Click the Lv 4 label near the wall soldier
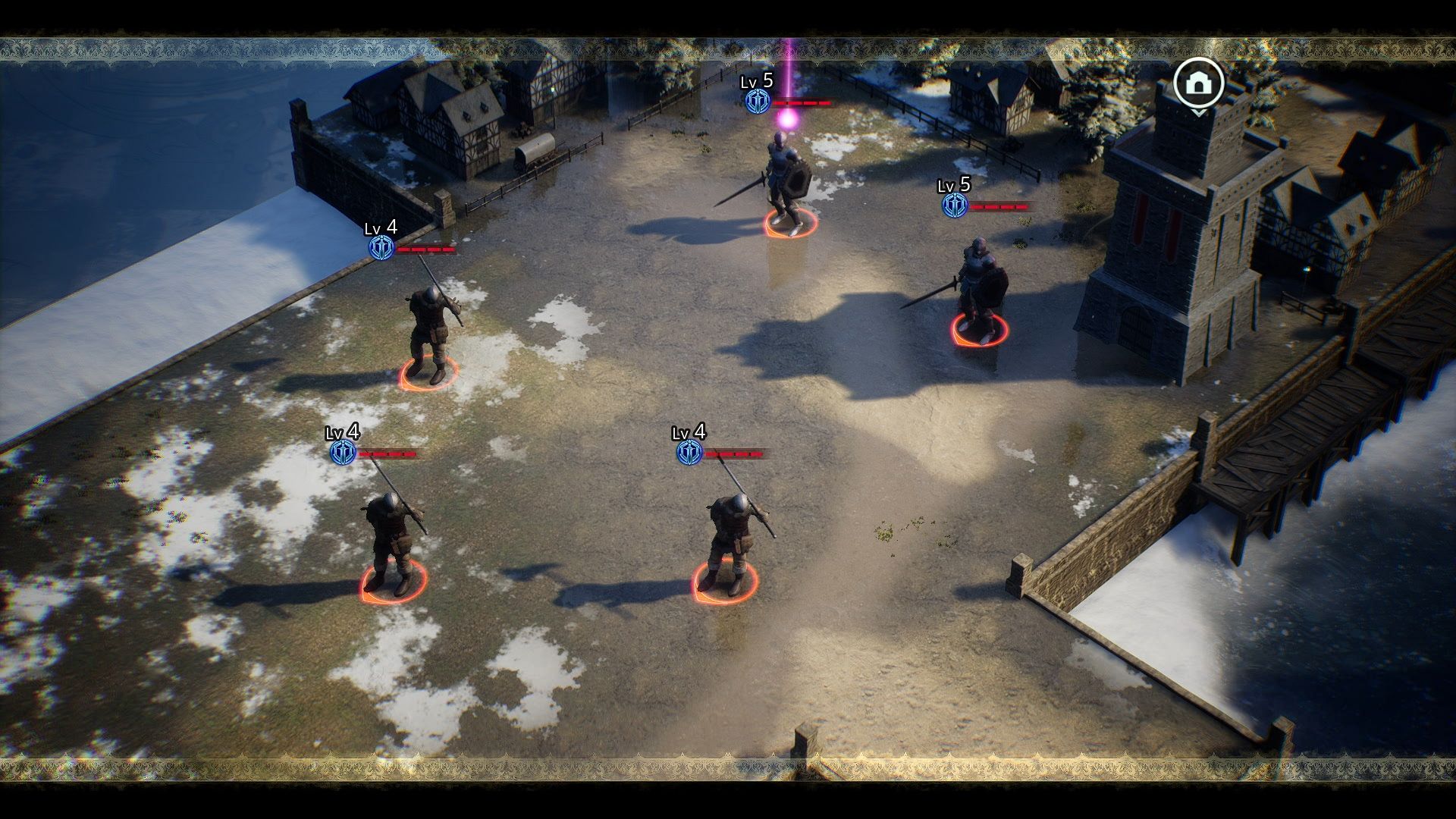 pos(381,227)
